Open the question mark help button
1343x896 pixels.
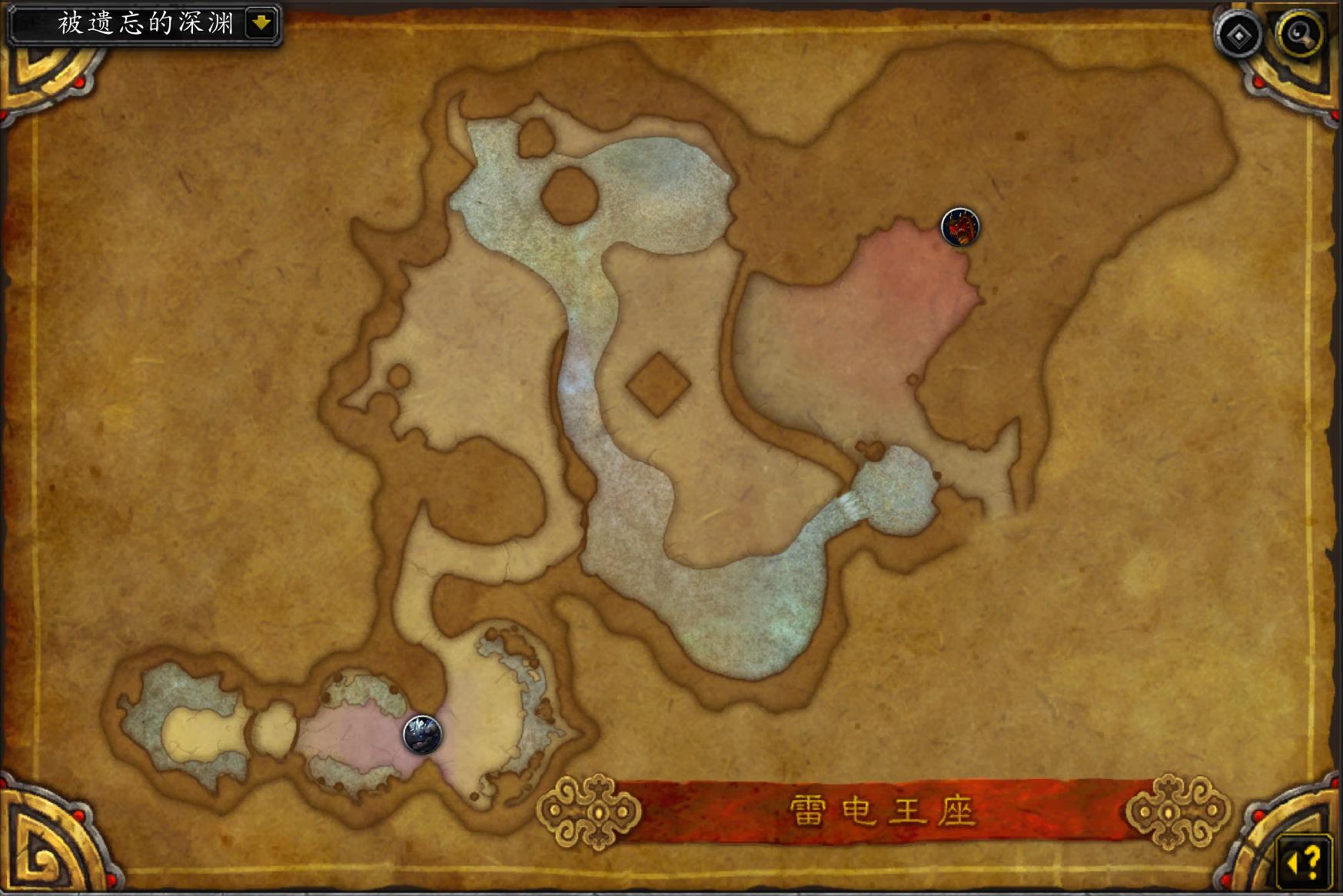point(1304,860)
